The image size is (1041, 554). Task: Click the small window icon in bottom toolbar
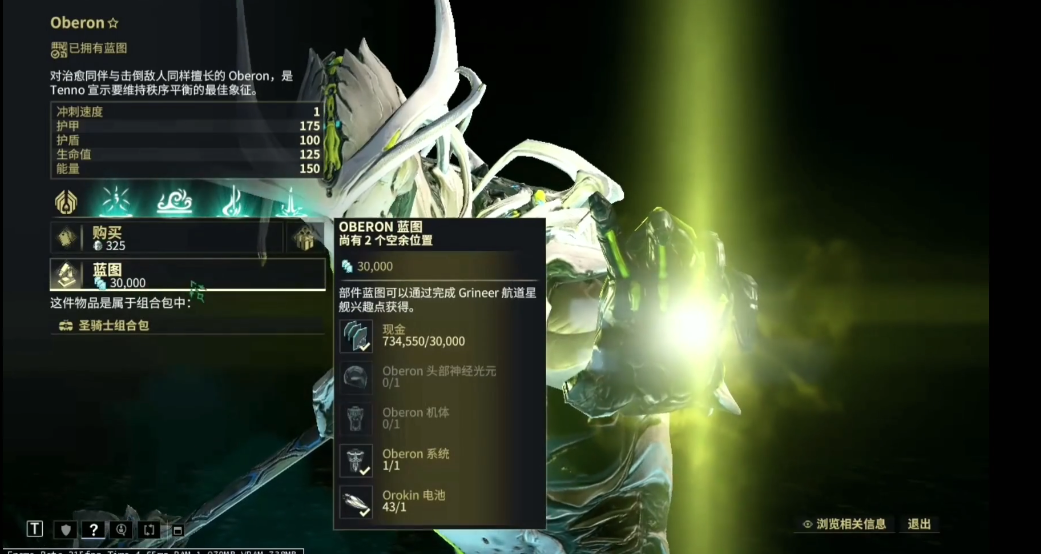(178, 530)
